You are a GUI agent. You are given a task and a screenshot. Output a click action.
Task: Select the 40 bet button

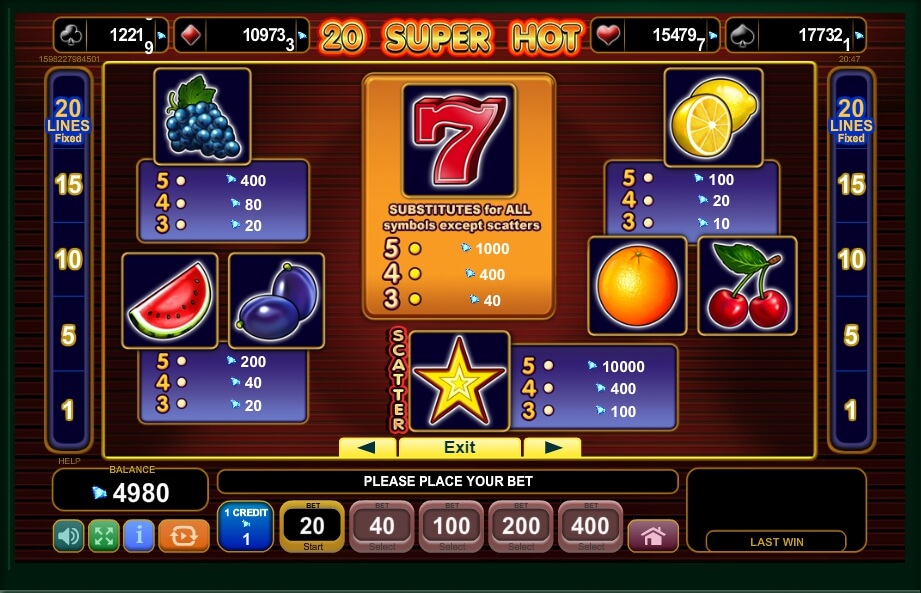pyautogui.click(x=382, y=526)
